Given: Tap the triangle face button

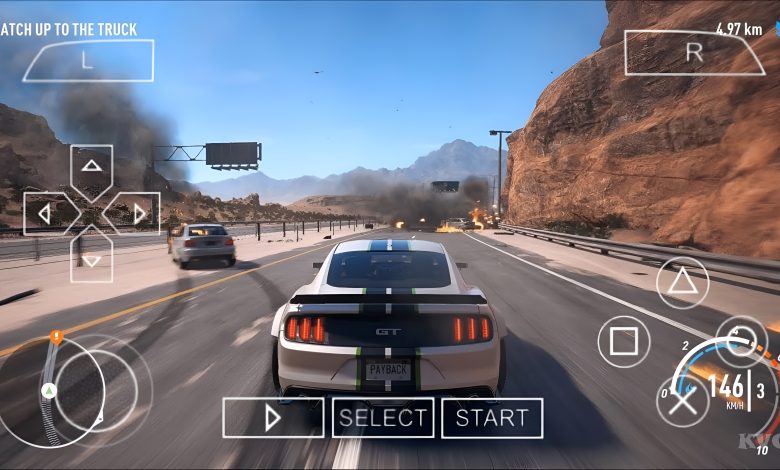Looking at the screenshot, I should (682, 282).
